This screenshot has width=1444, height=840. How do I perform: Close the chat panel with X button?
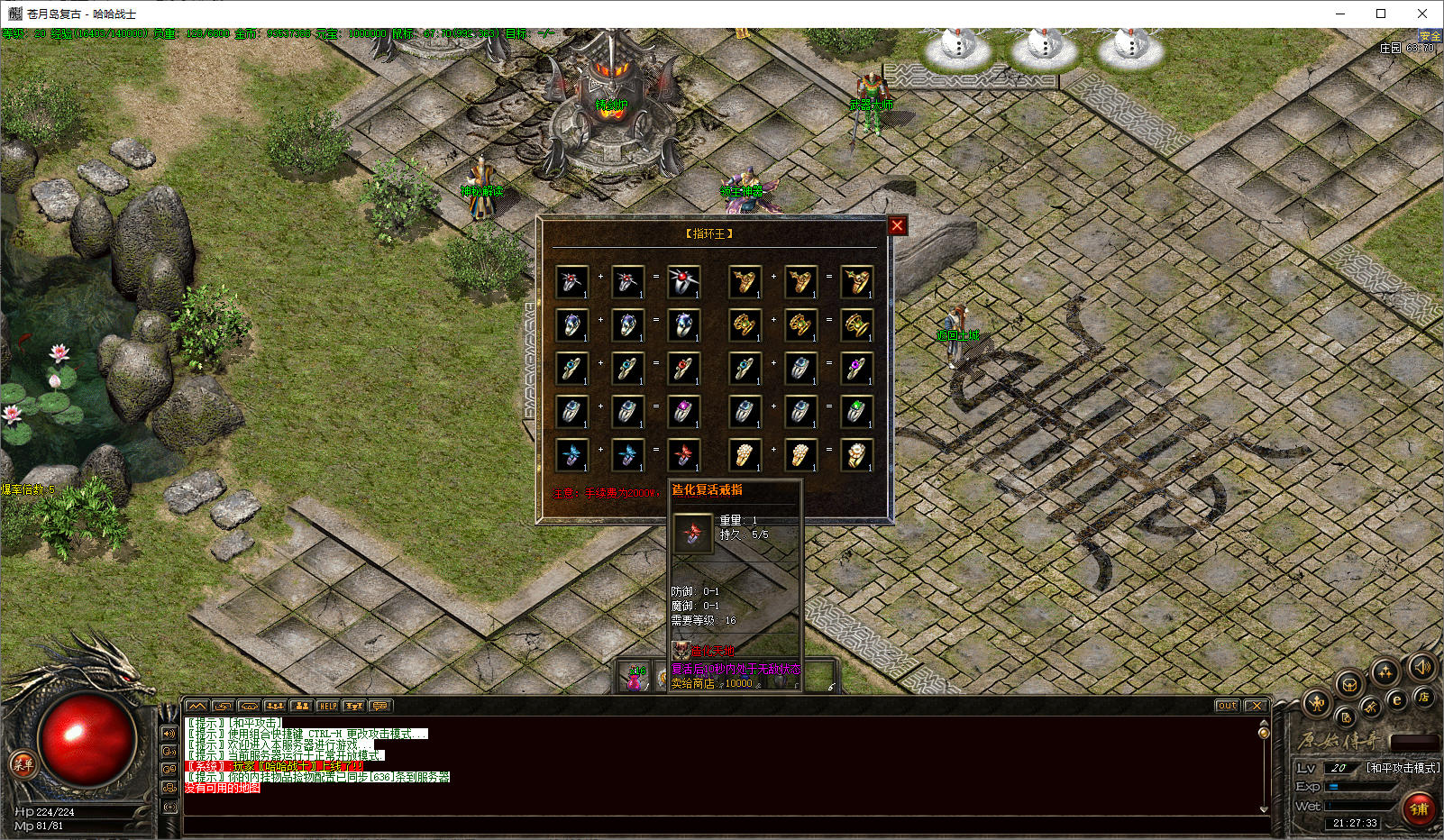(x=1257, y=706)
